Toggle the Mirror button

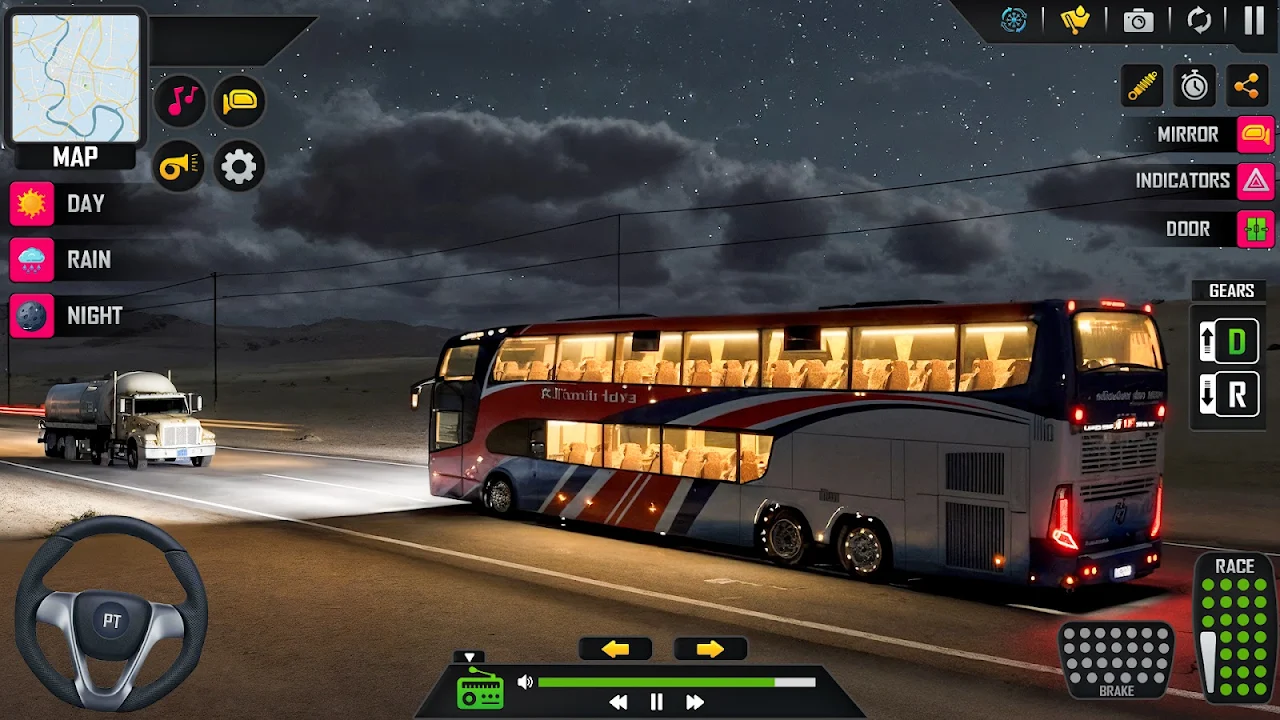pos(1255,134)
